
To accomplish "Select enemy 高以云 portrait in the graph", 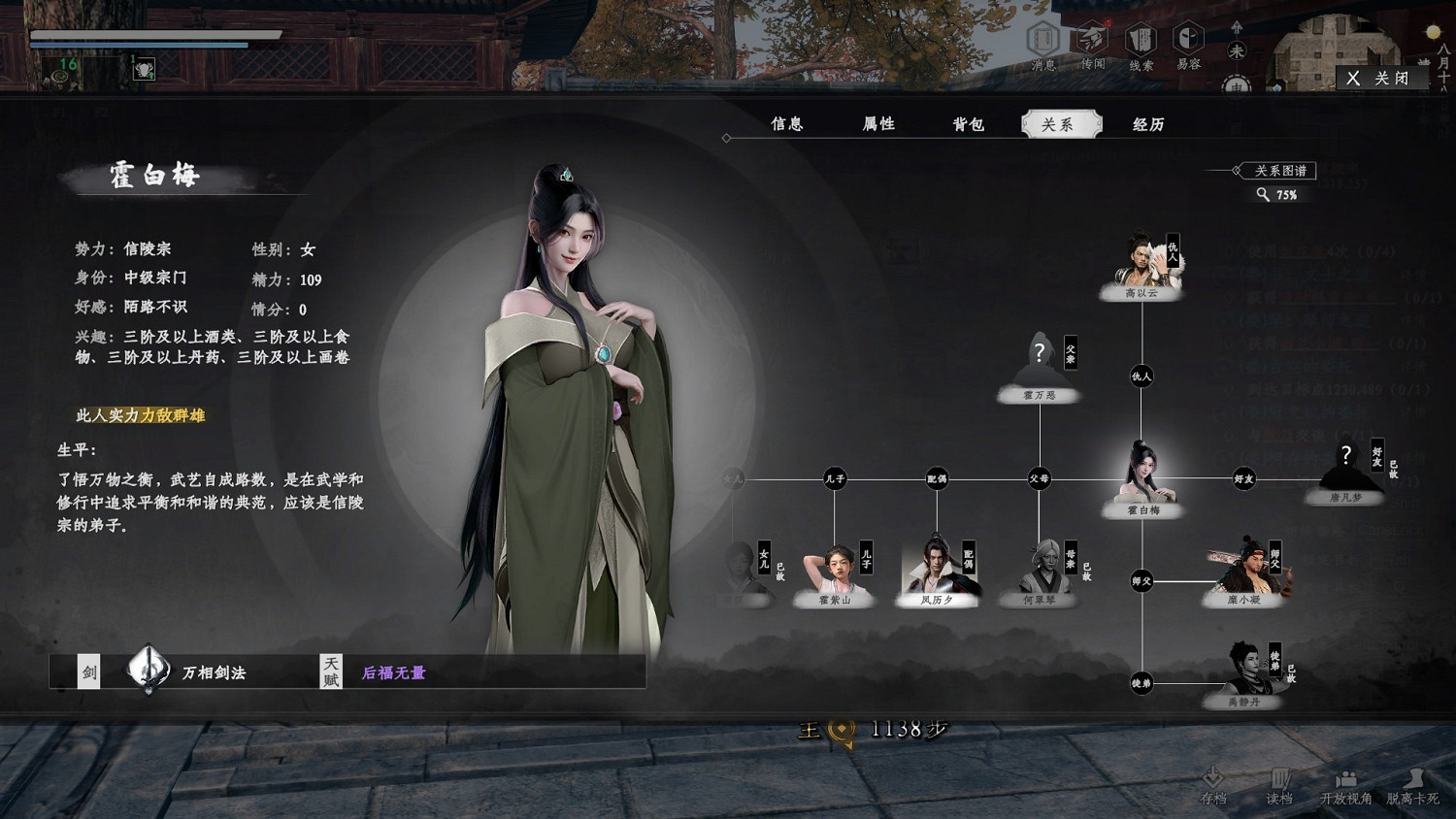I will (x=1142, y=260).
